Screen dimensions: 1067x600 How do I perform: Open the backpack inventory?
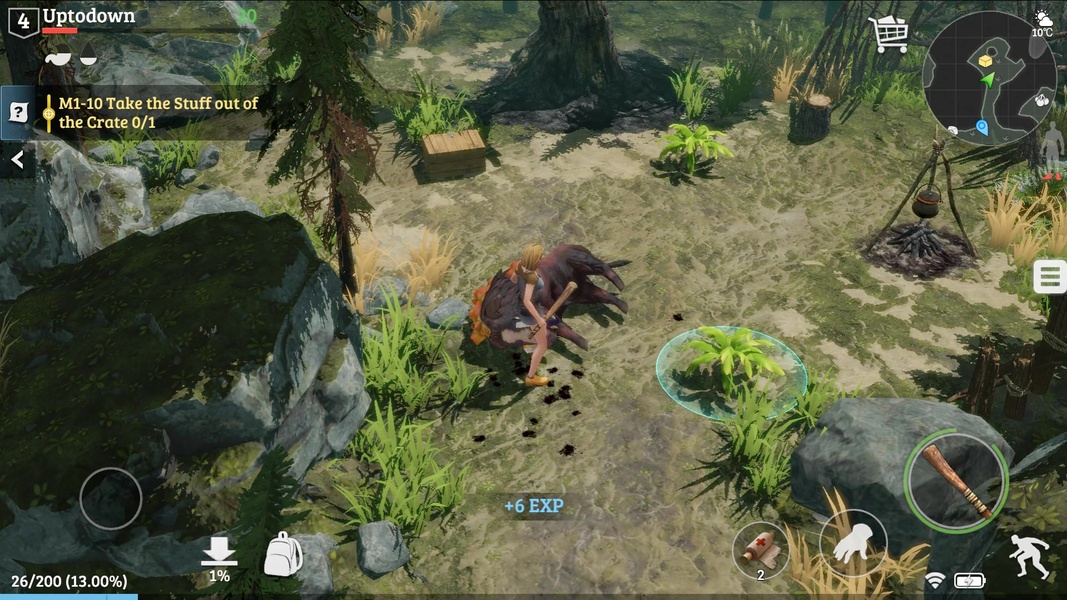283,554
